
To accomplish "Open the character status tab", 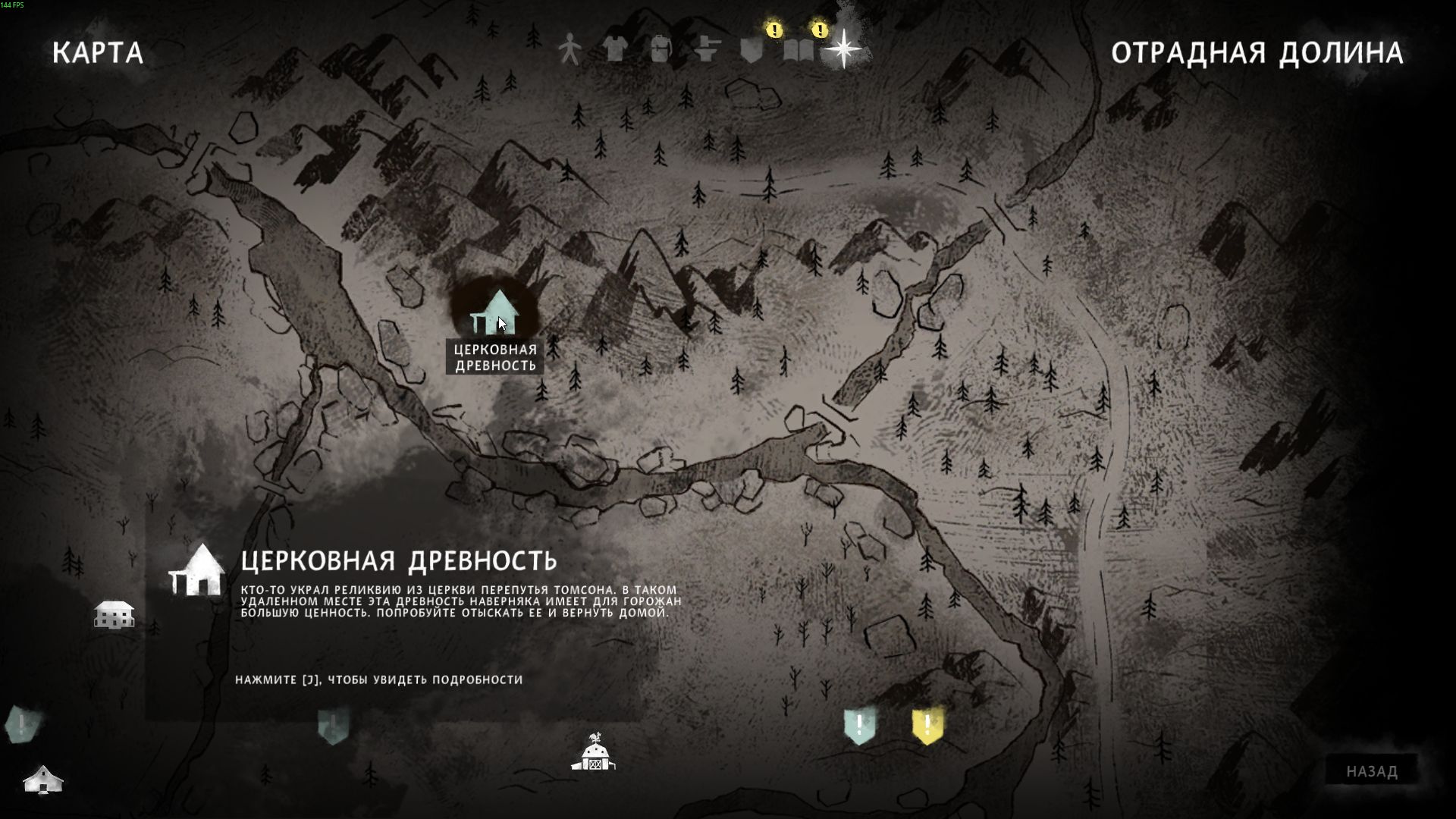I will click(570, 50).
